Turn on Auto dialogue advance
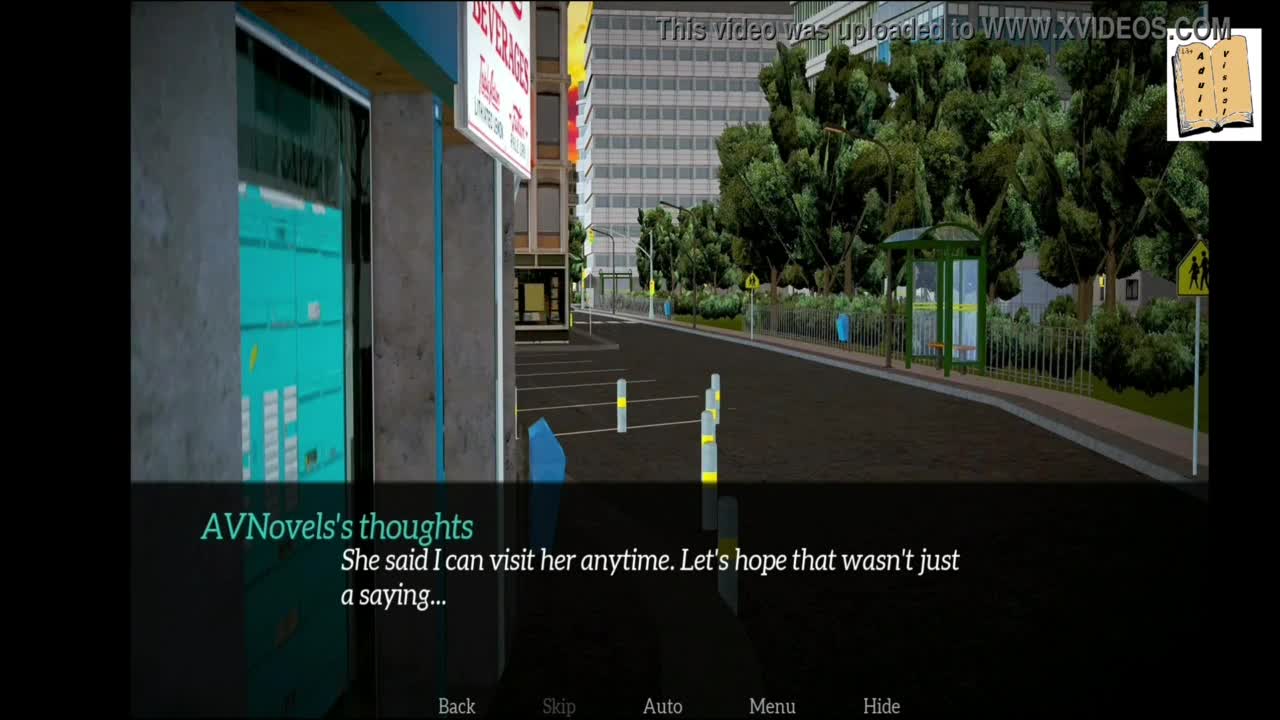1280x720 pixels. 662,706
